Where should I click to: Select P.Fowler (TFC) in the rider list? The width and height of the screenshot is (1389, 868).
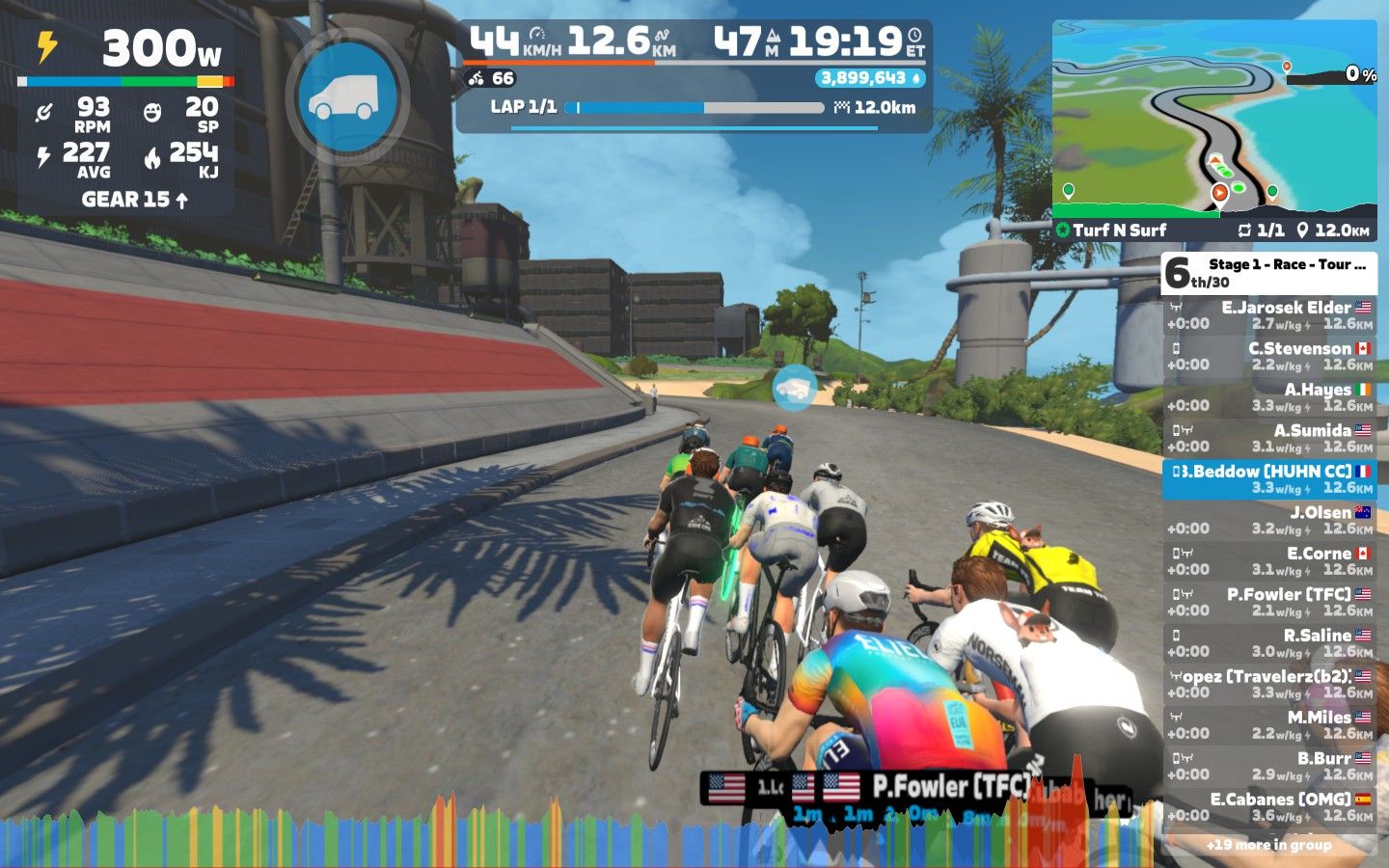[x=1268, y=602]
